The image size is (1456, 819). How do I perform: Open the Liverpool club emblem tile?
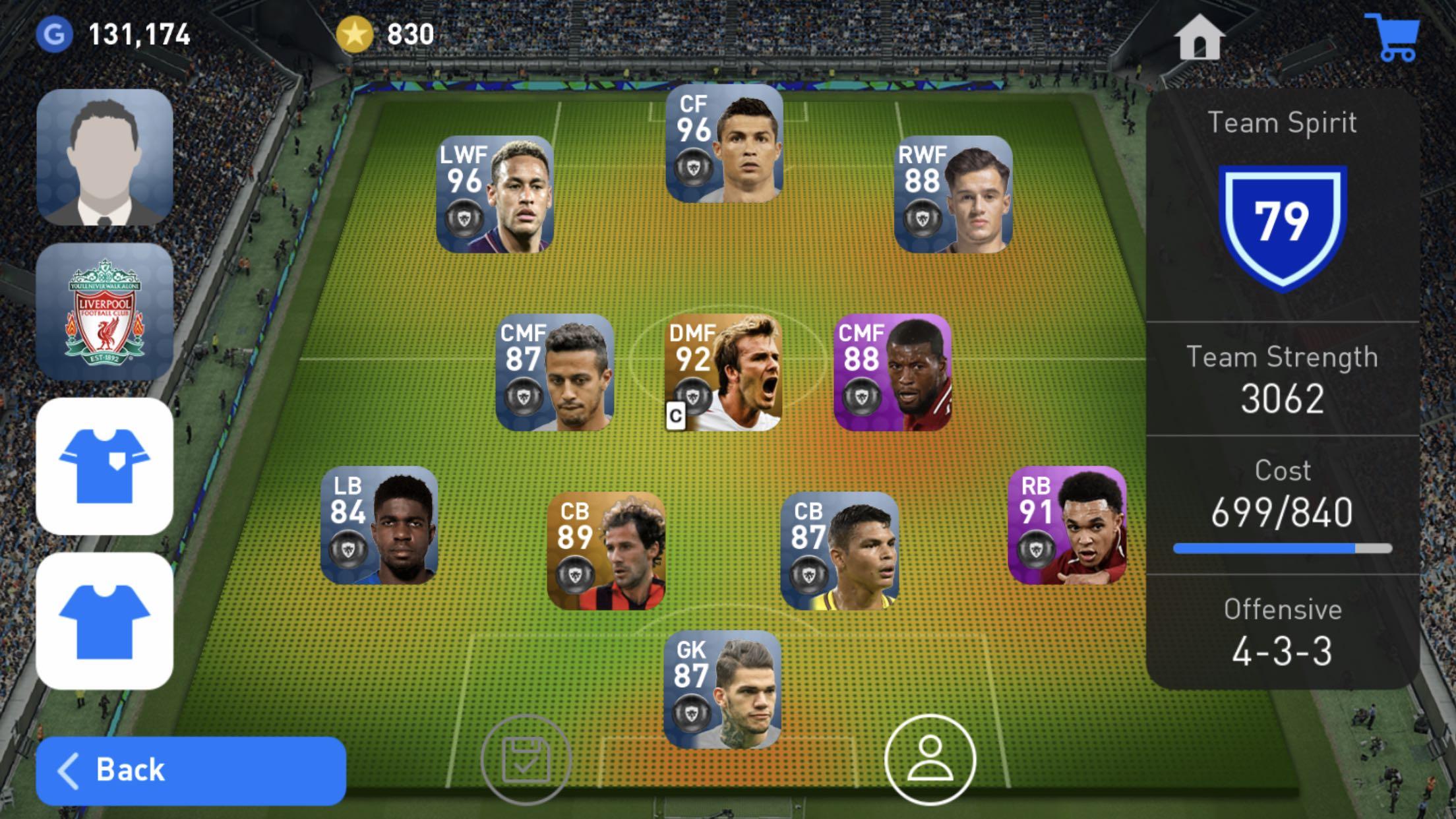[105, 311]
